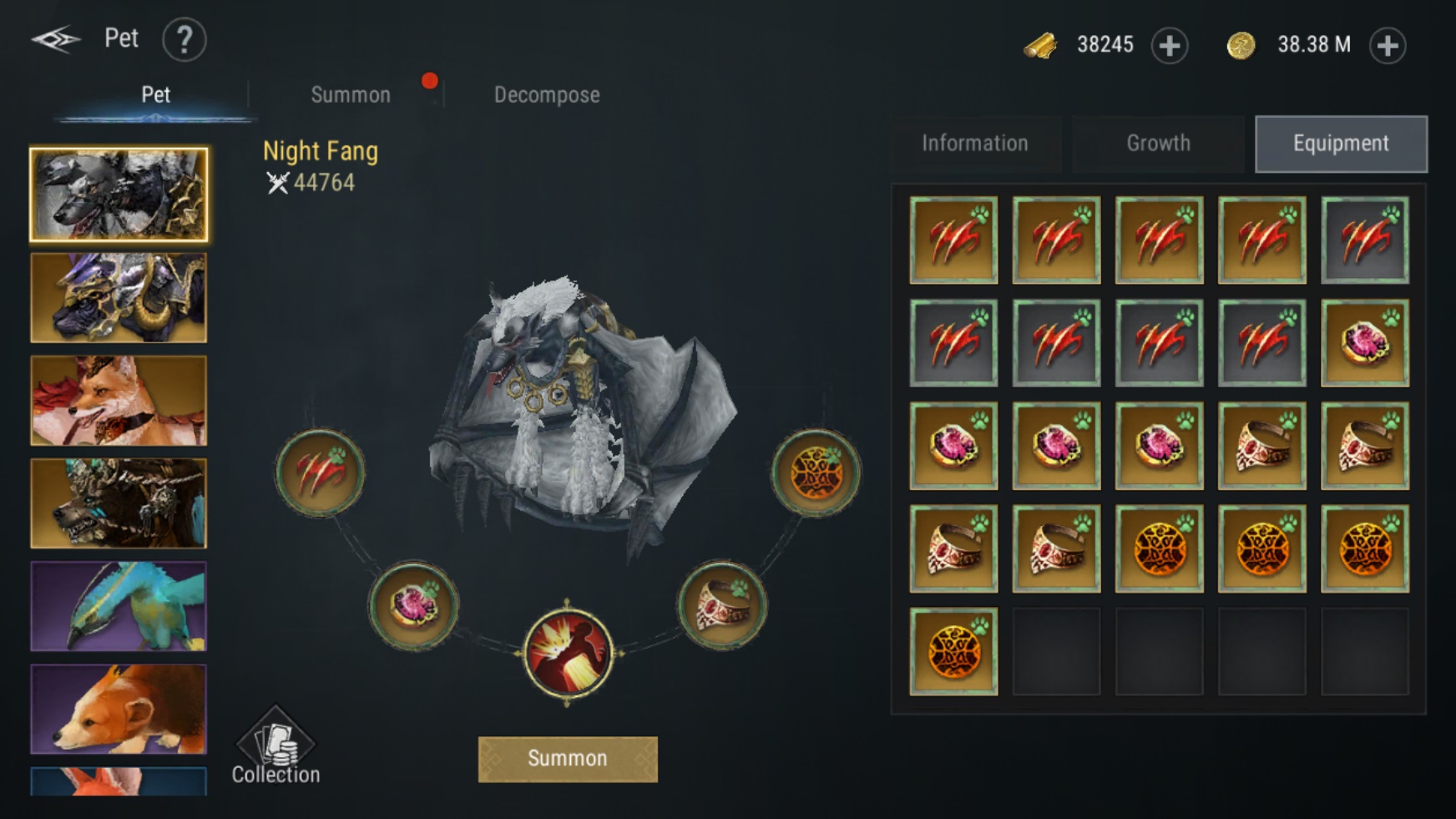Pick the purple armored dragon pet thumbnail
Screen dimensions: 1456x819
point(119,298)
